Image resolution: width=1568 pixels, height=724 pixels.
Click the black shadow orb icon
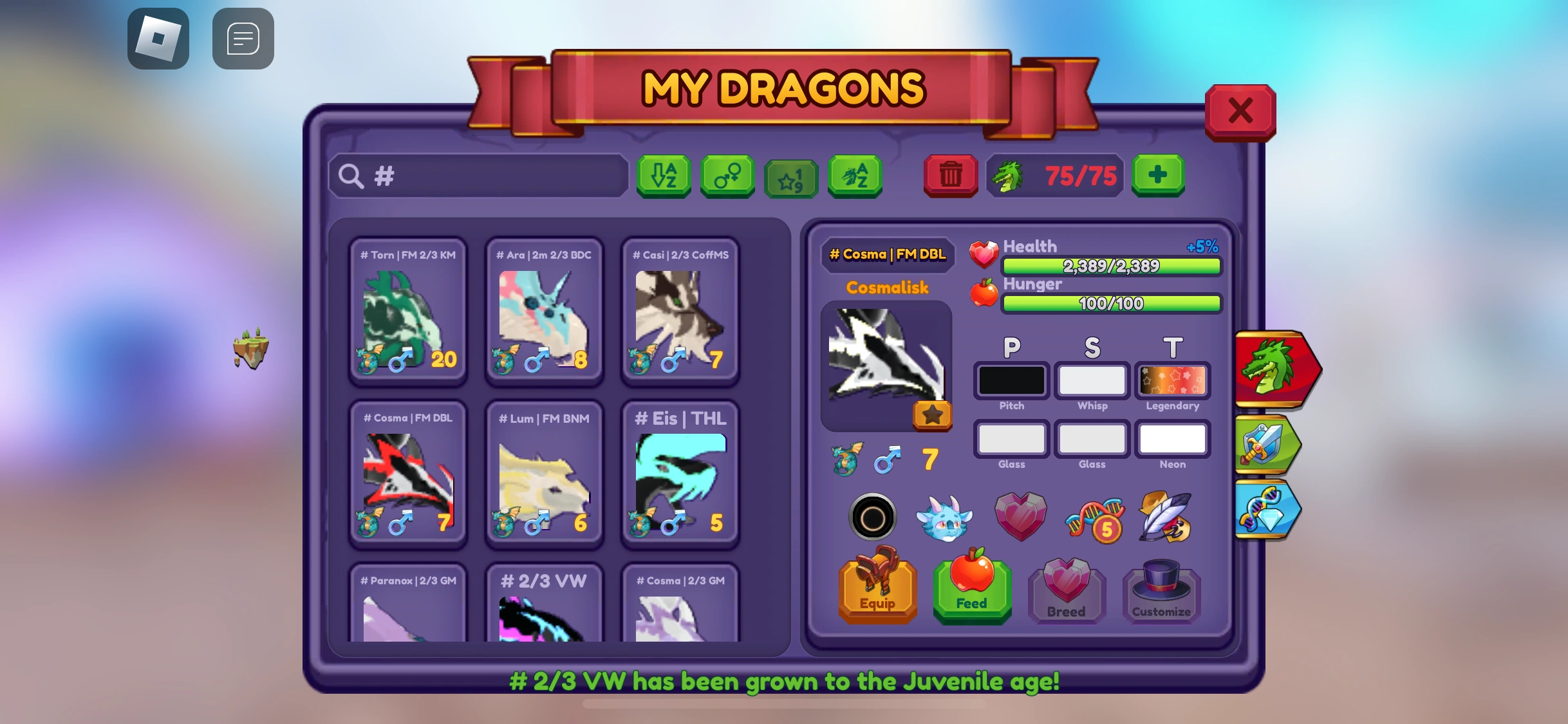873,517
